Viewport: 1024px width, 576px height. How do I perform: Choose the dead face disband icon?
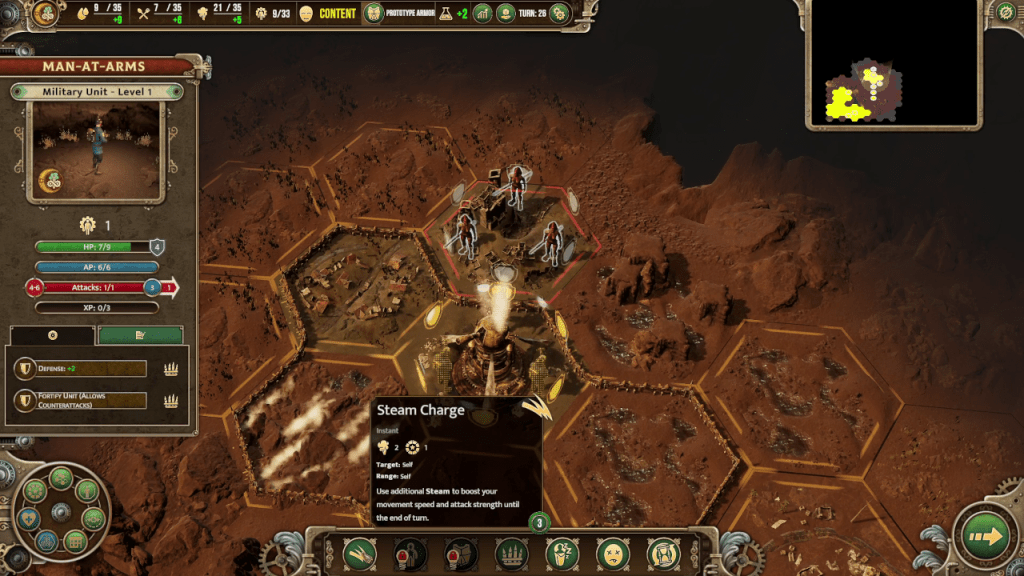612,553
